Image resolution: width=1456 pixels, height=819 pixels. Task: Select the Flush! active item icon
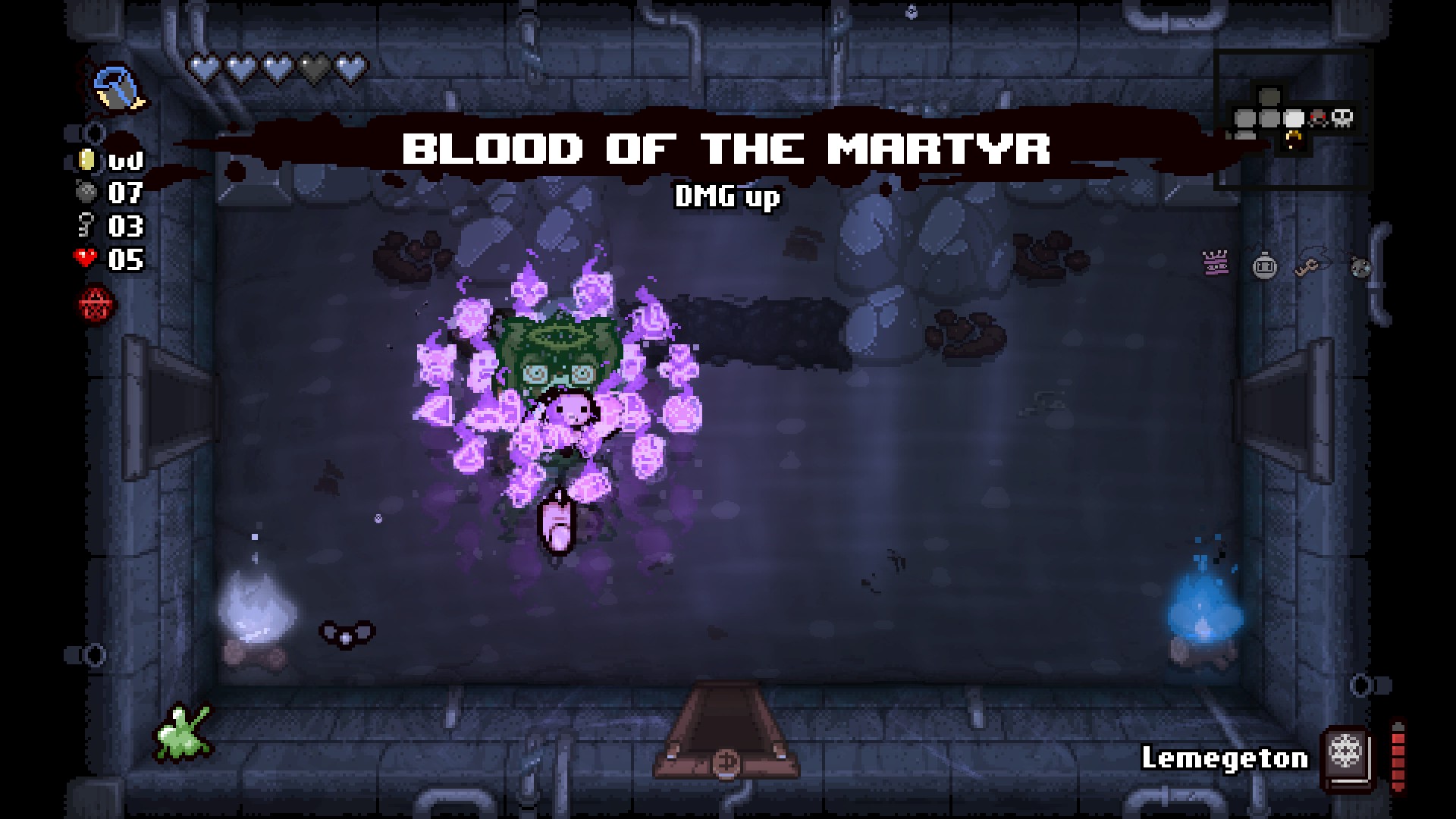coord(118,87)
